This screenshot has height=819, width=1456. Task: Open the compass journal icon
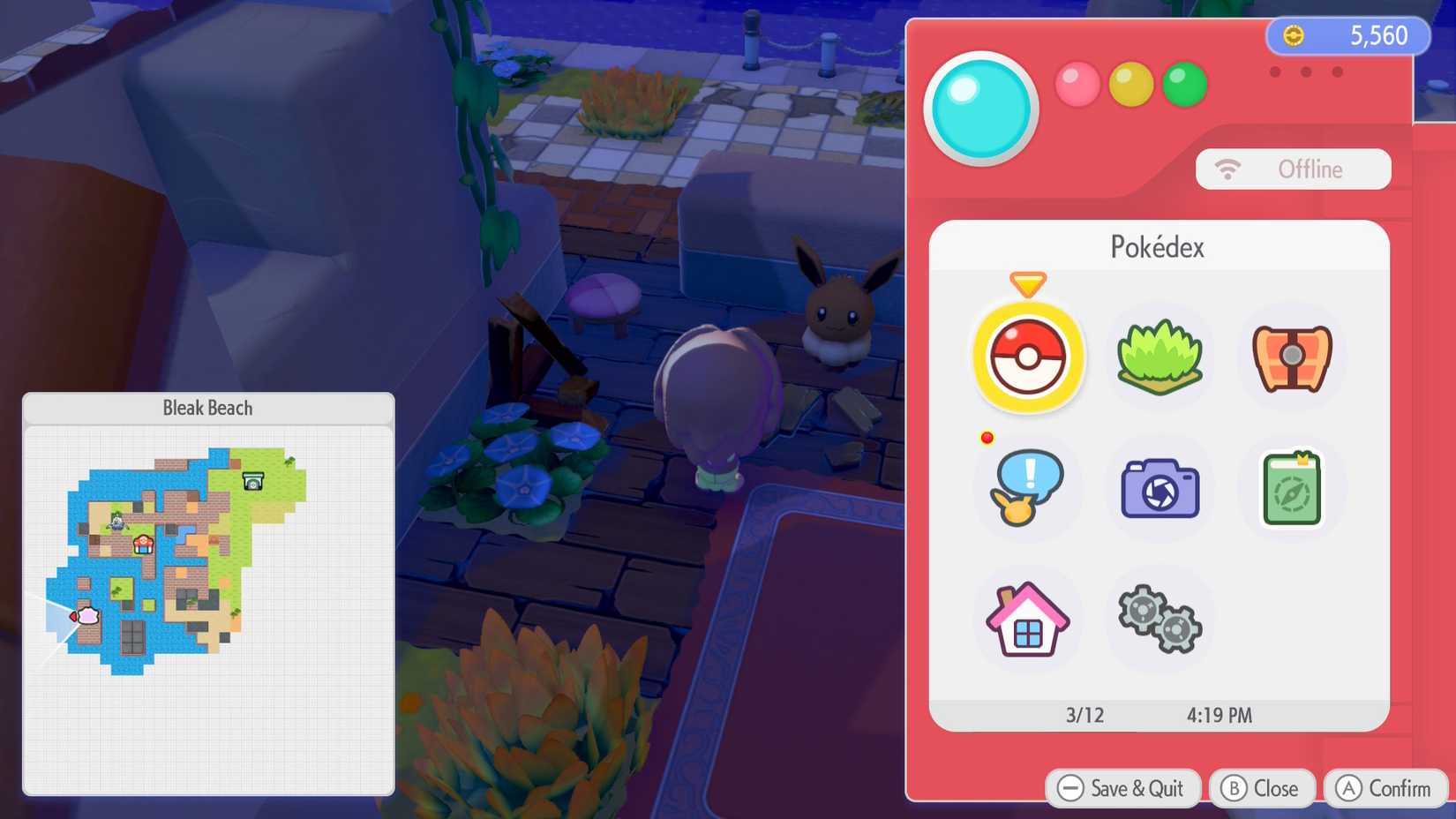click(x=1290, y=488)
